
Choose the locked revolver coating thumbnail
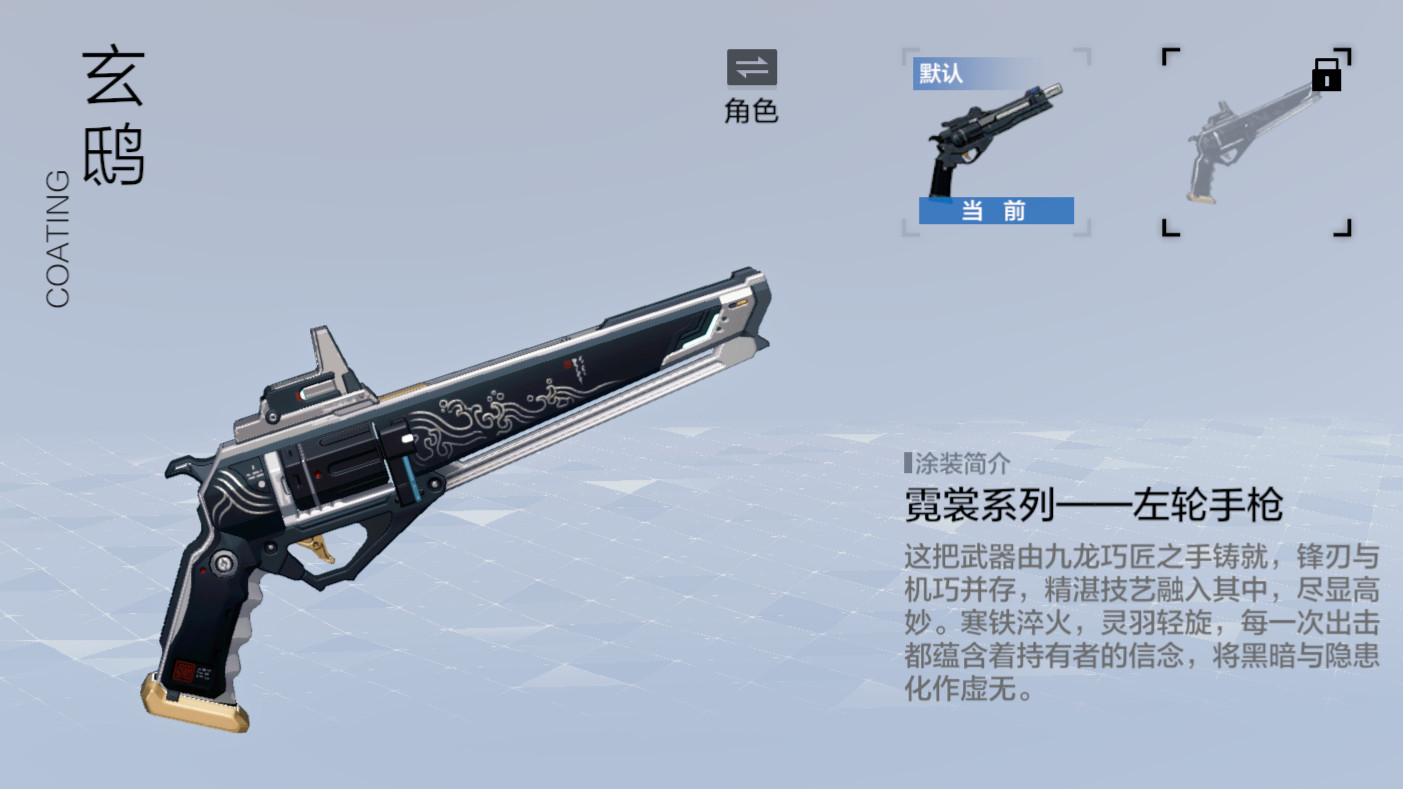[1256, 142]
